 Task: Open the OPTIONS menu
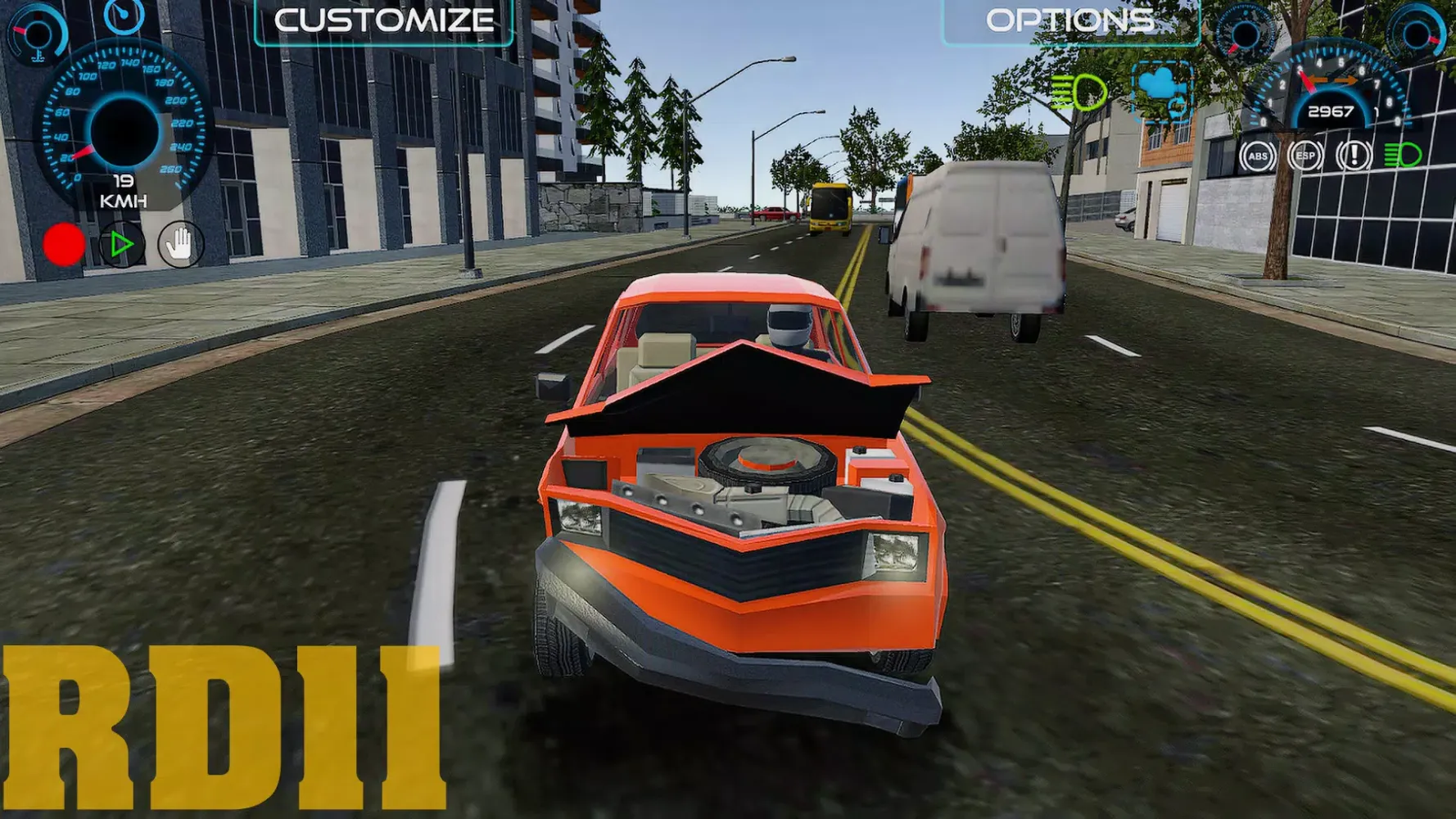pos(1069,20)
